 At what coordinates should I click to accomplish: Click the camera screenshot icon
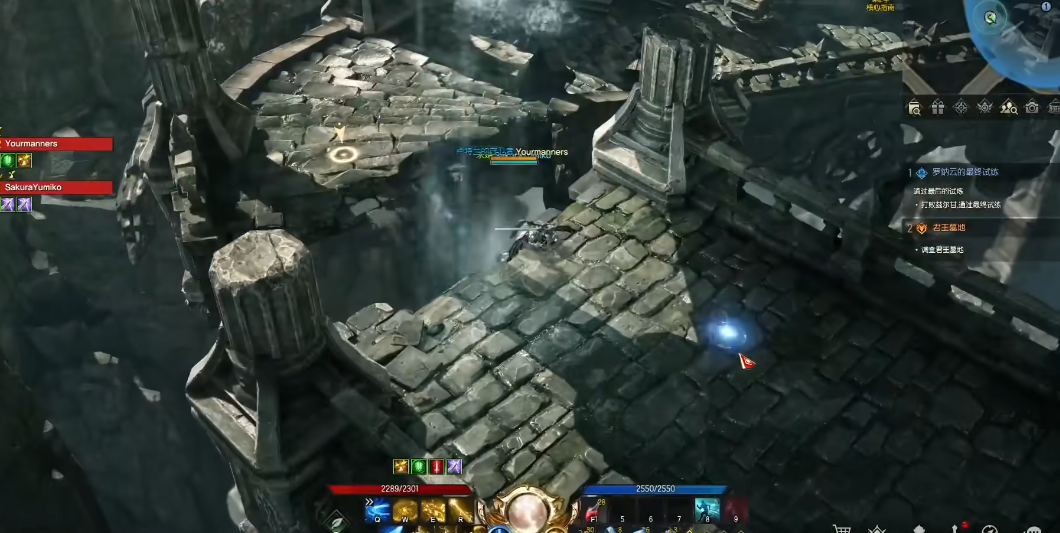click(x=1032, y=107)
